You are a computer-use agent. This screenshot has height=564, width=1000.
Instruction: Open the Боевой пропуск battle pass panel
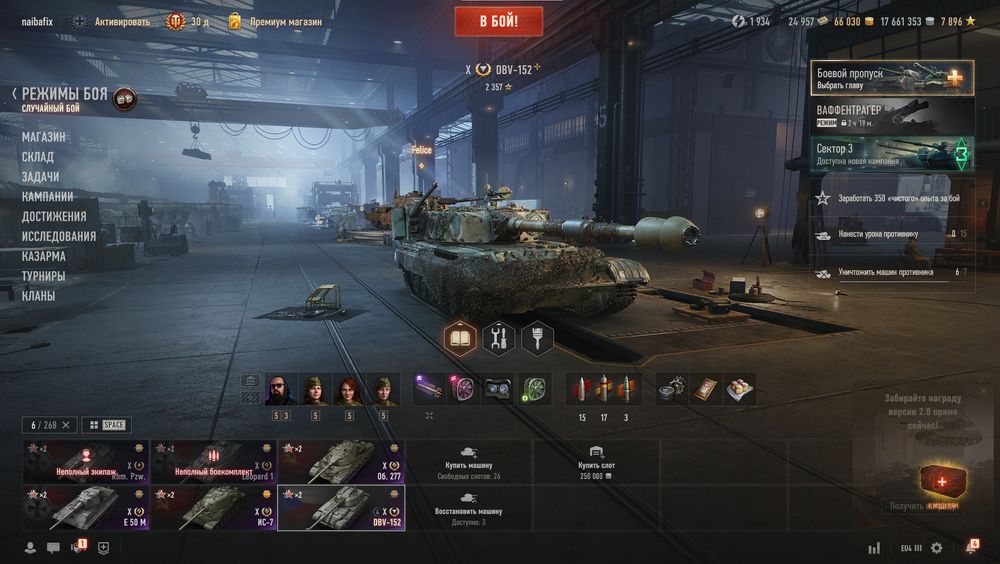[x=892, y=77]
